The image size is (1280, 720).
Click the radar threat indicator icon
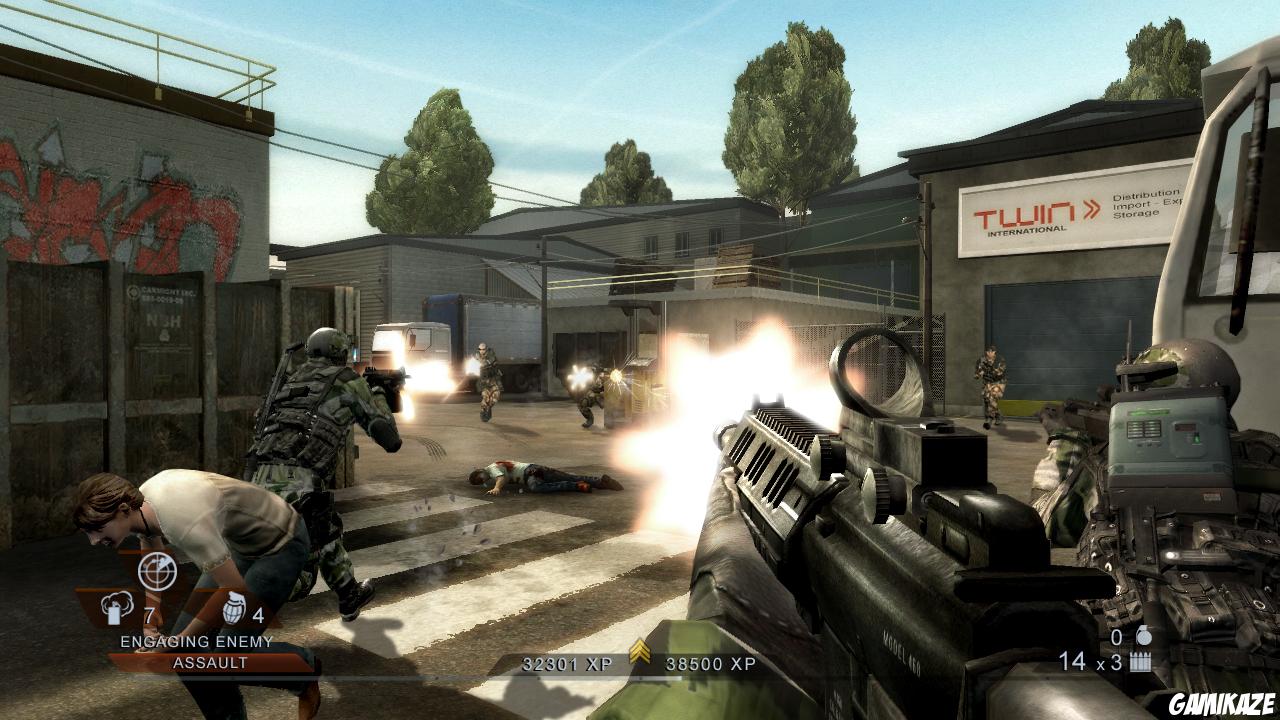[x=158, y=573]
